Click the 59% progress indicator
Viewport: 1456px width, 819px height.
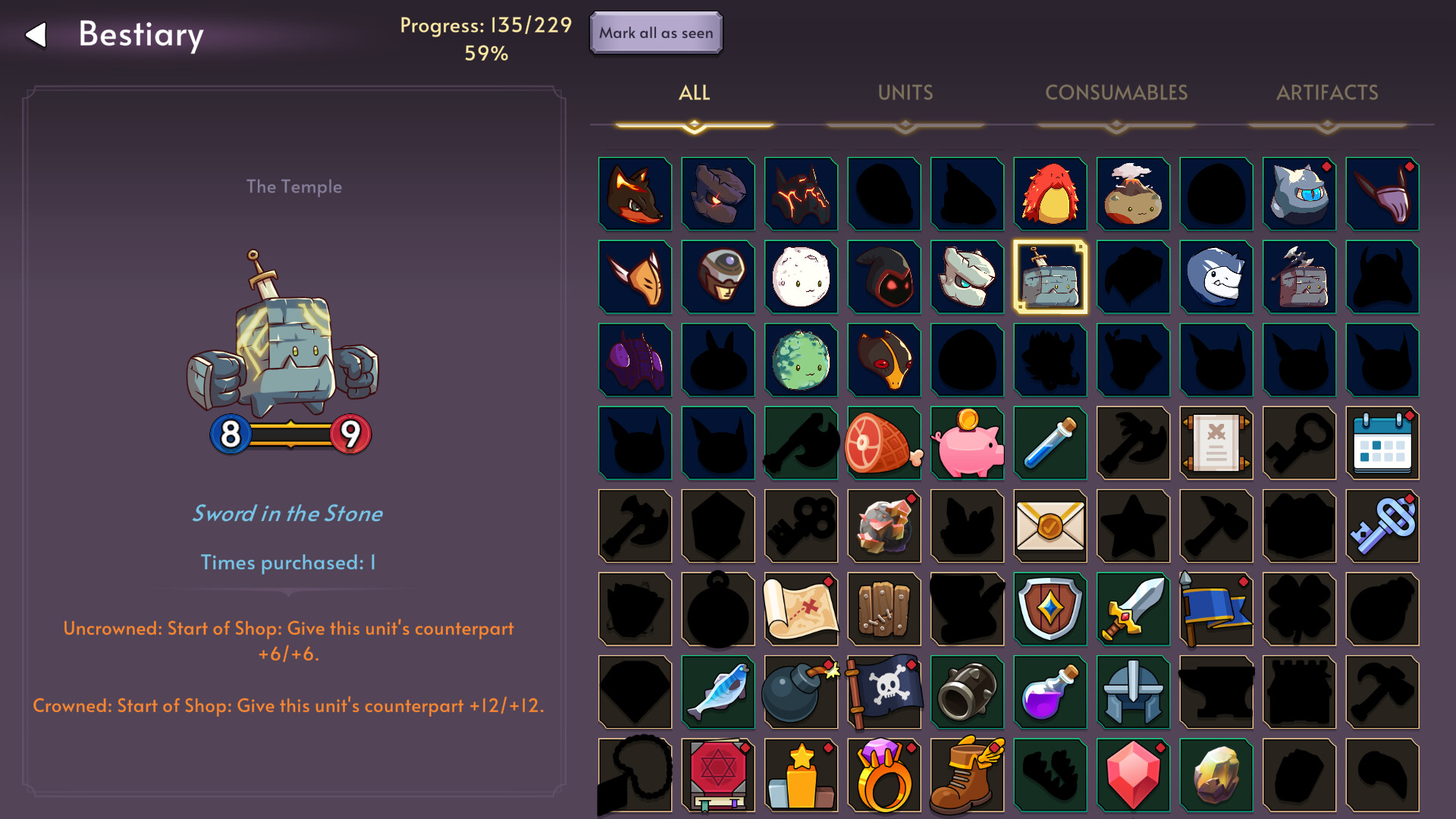coord(485,54)
